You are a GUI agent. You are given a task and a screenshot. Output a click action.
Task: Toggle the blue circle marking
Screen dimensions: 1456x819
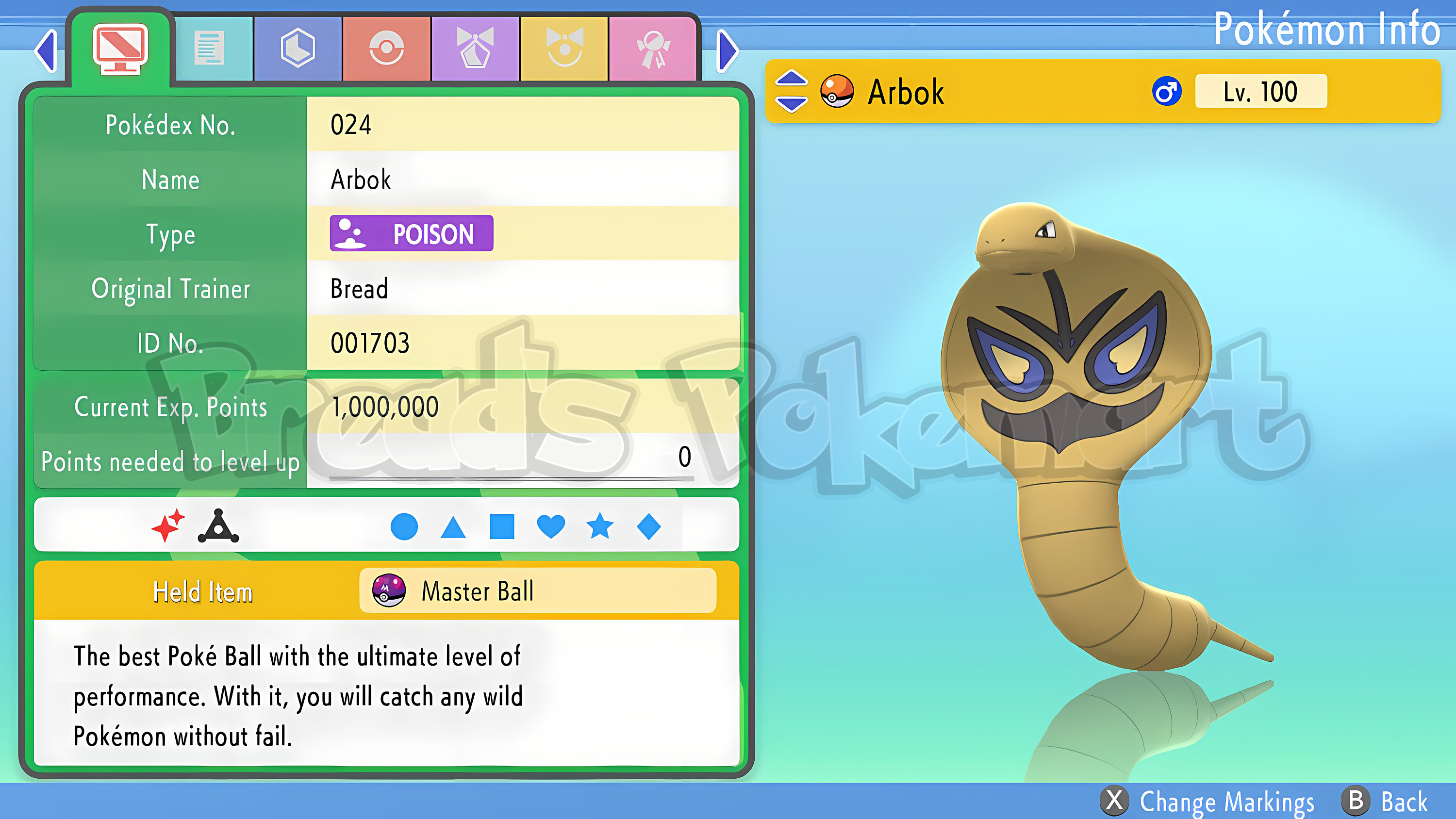point(404,527)
